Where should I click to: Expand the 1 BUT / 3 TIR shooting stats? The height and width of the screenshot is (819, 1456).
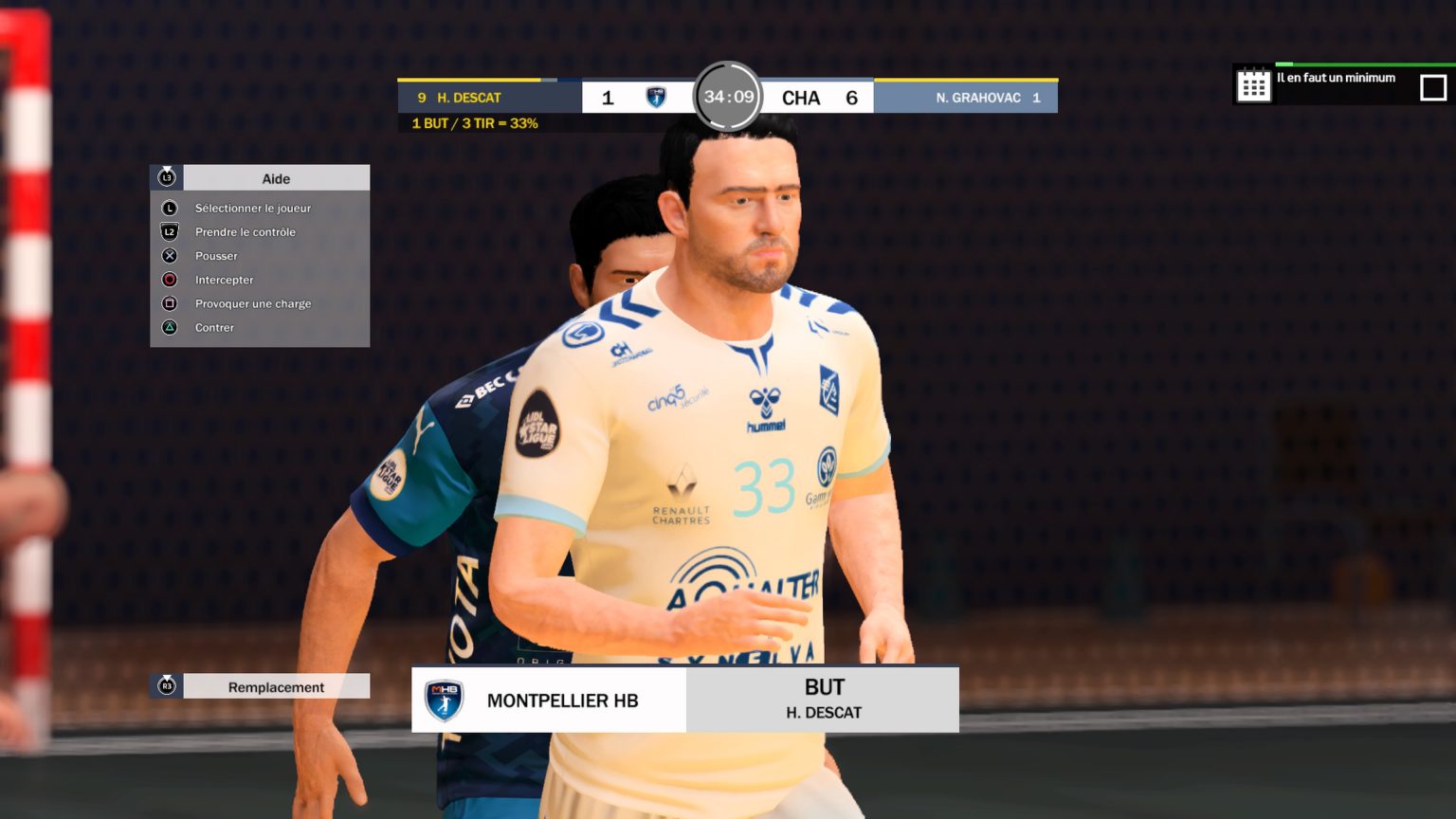tap(475, 122)
